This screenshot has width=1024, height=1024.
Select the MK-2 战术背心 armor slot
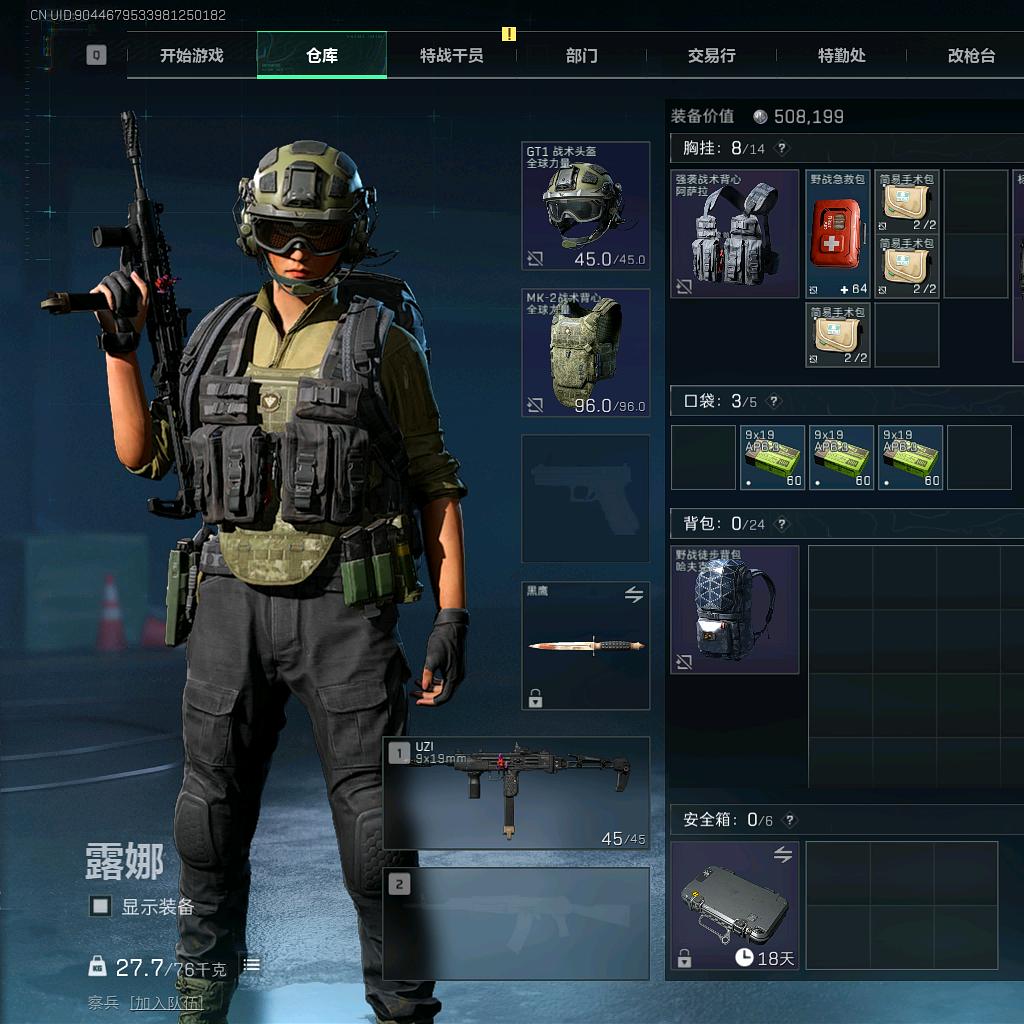tap(586, 352)
